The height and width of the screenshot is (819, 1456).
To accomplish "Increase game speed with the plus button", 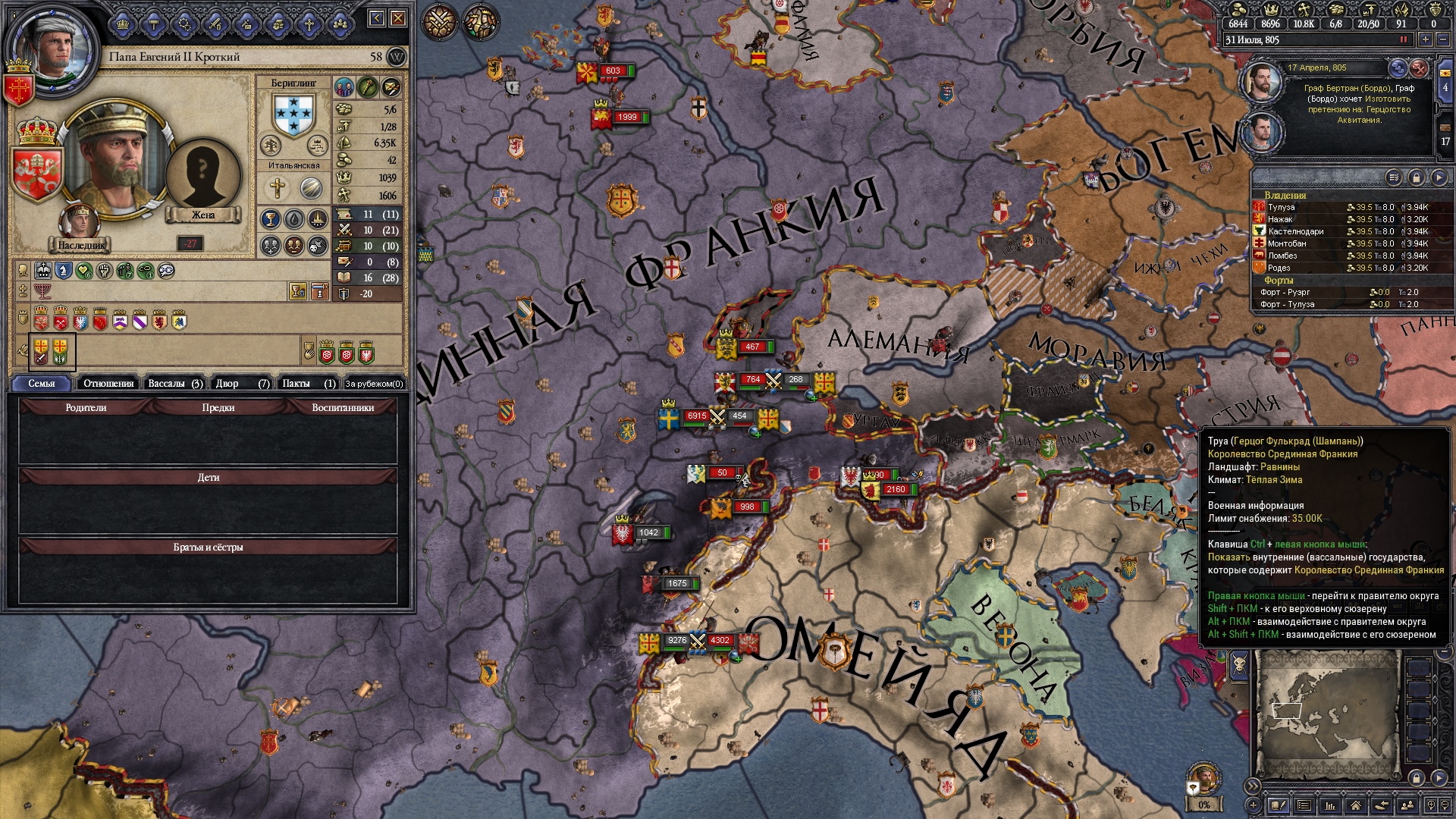I will 1426,39.
